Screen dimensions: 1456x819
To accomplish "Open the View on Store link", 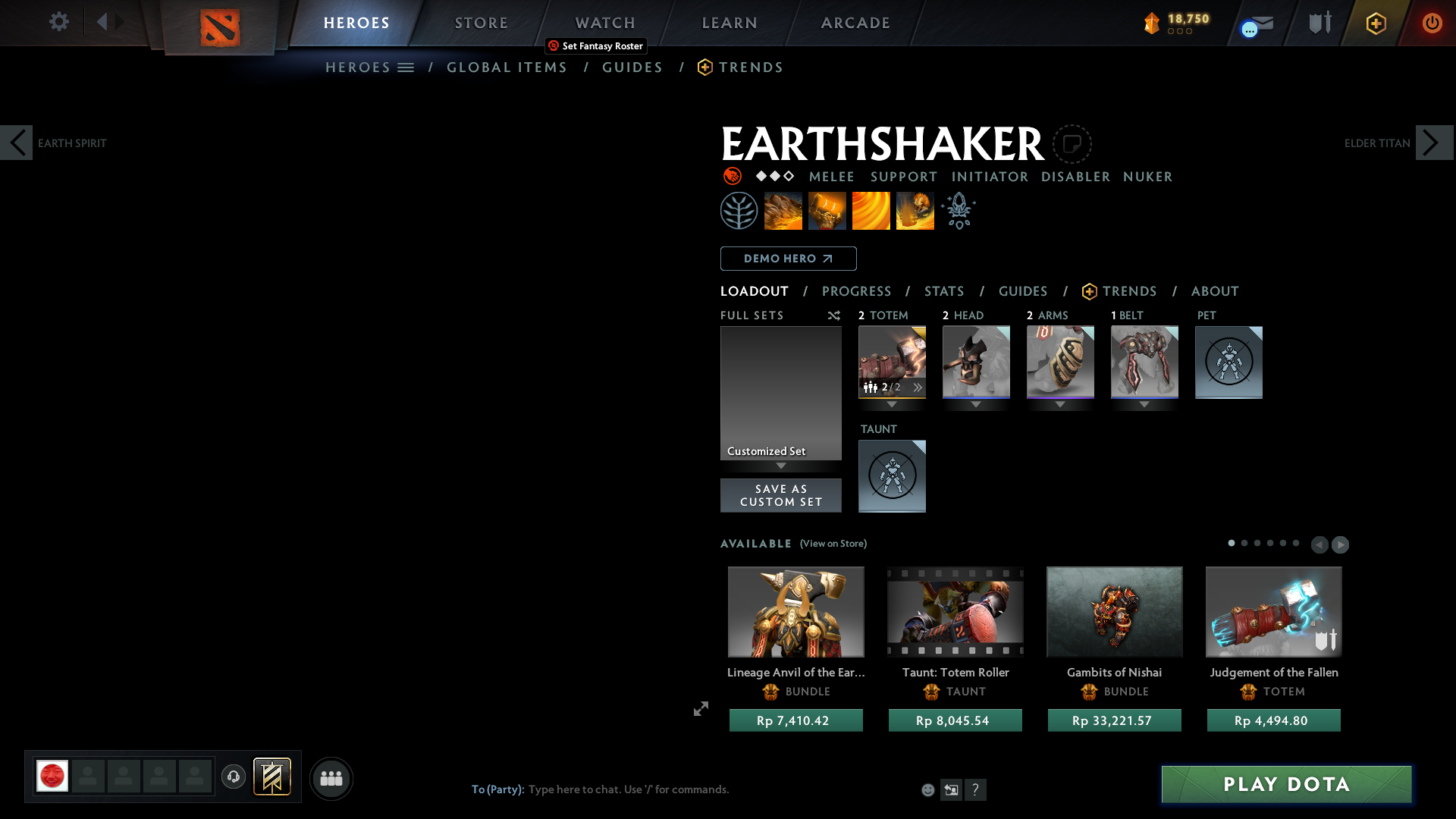I will tap(833, 544).
